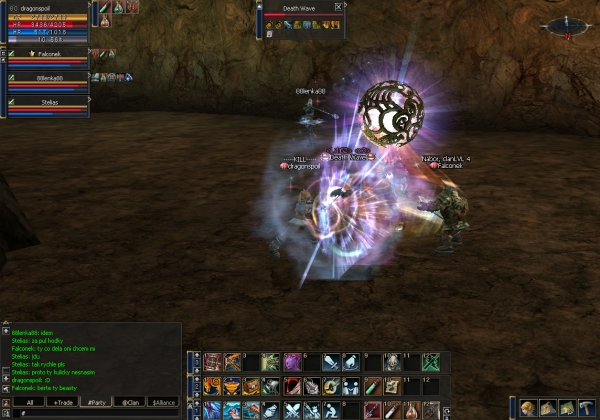Select the #Party chat tab
The width and height of the screenshot is (600, 420).
[97, 402]
